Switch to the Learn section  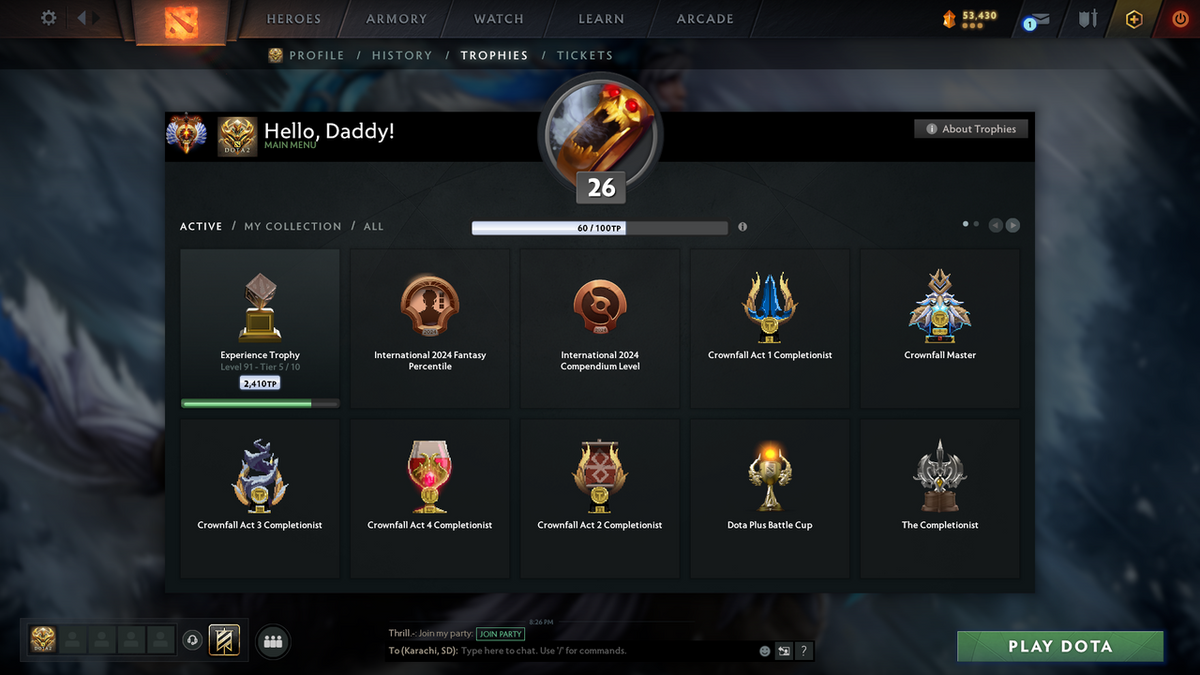(601, 19)
